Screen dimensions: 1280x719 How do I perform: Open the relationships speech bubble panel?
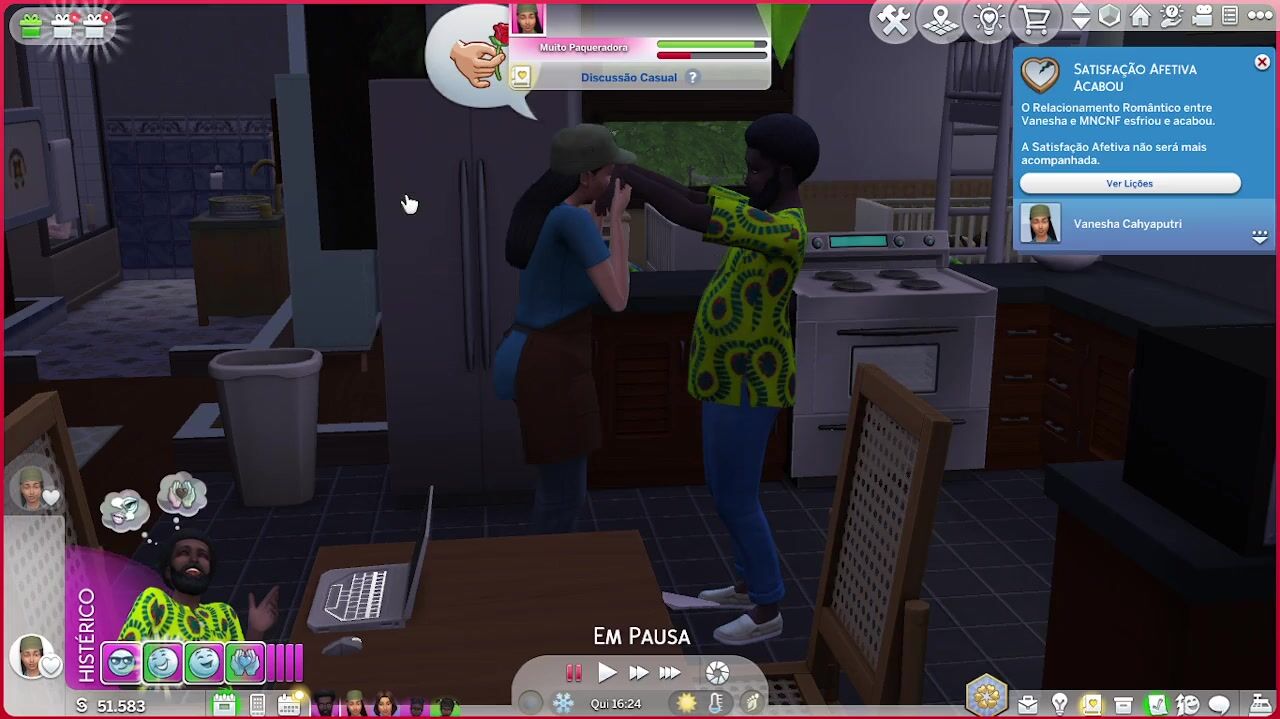pyautogui.click(x=1219, y=705)
